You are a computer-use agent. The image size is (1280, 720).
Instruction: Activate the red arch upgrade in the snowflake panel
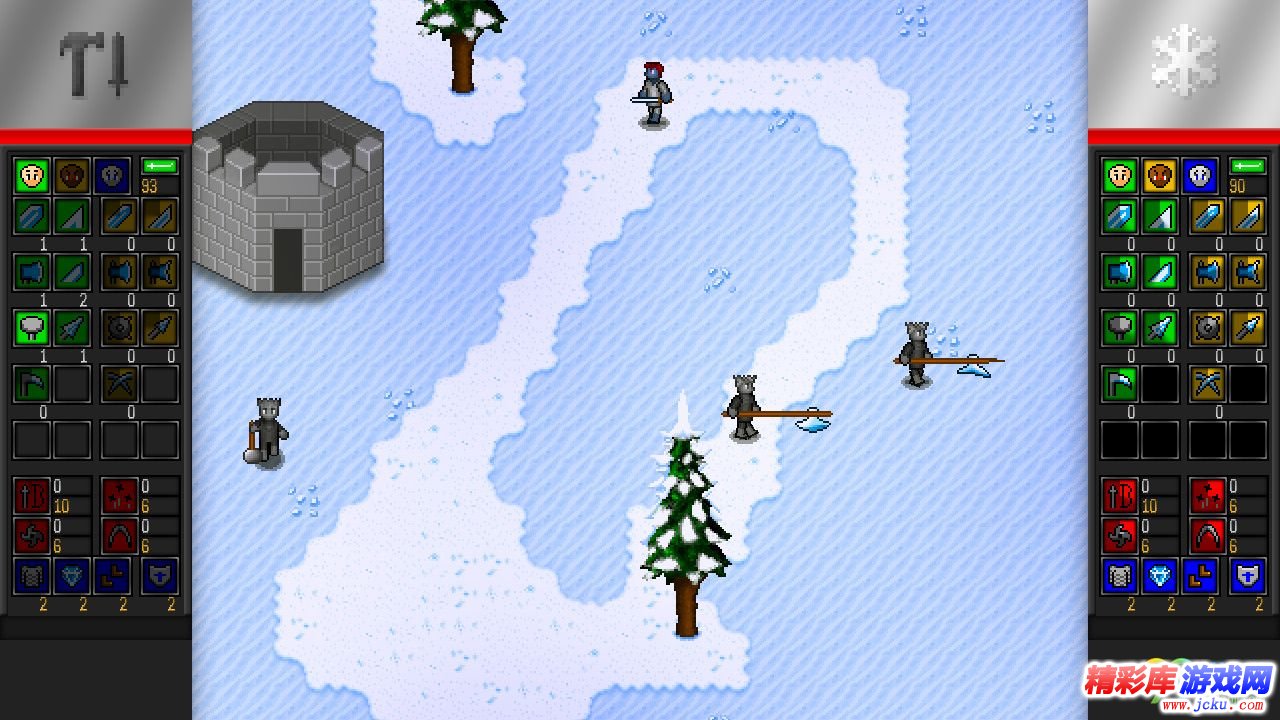tap(1207, 535)
